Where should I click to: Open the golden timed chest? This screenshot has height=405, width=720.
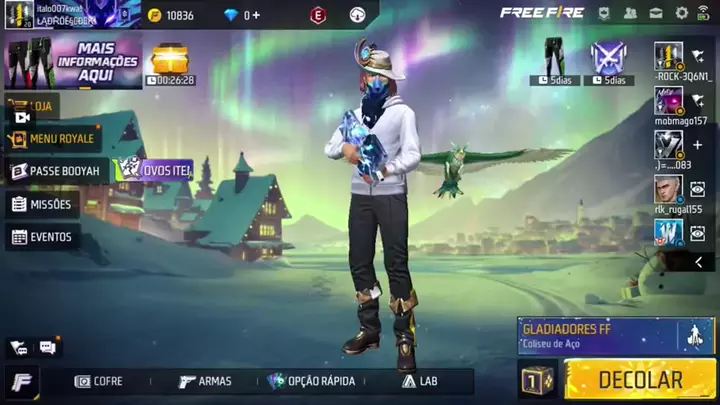pyautogui.click(x=170, y=60)
